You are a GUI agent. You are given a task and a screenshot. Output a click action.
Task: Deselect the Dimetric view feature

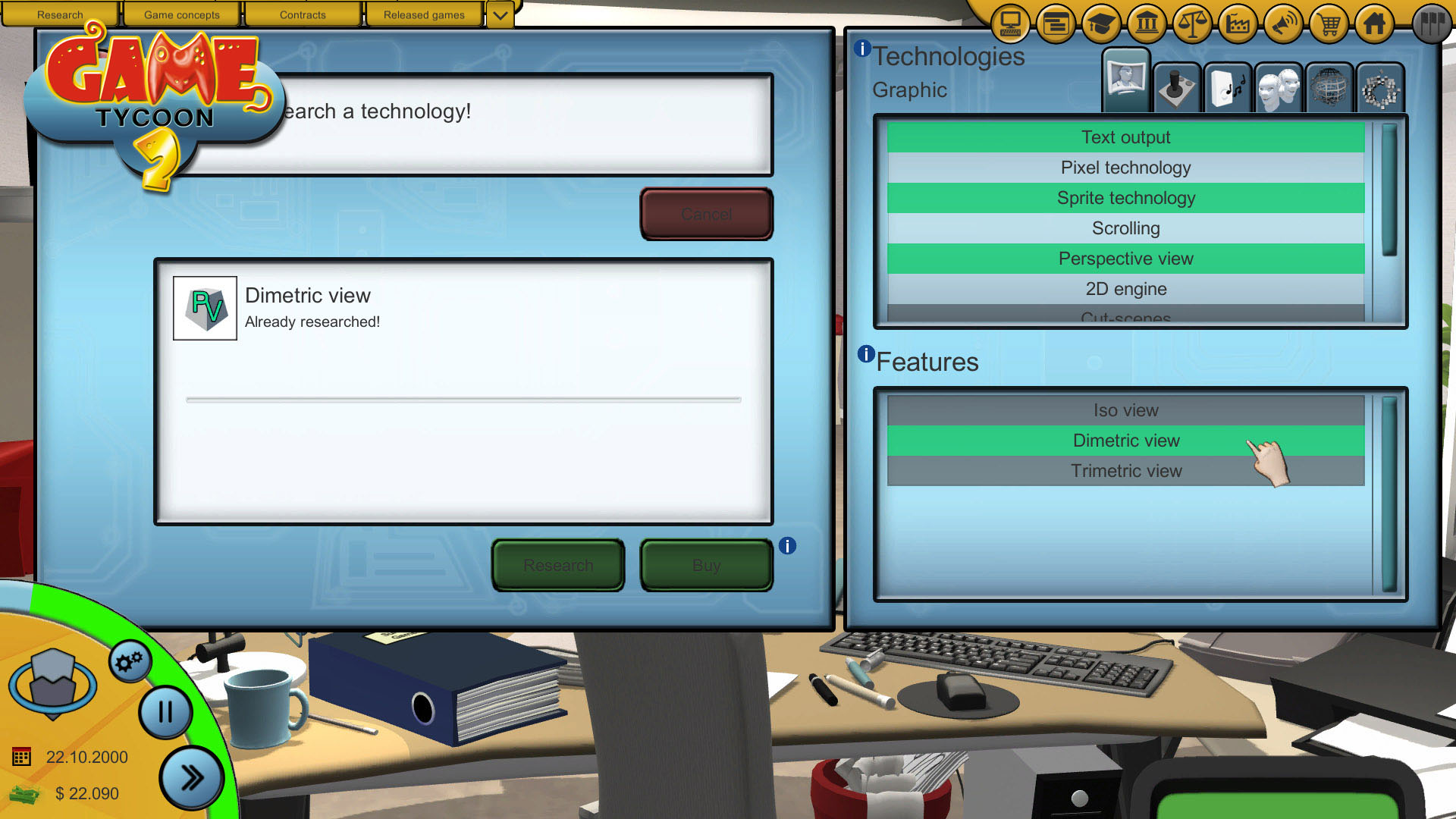[1126, 440]
